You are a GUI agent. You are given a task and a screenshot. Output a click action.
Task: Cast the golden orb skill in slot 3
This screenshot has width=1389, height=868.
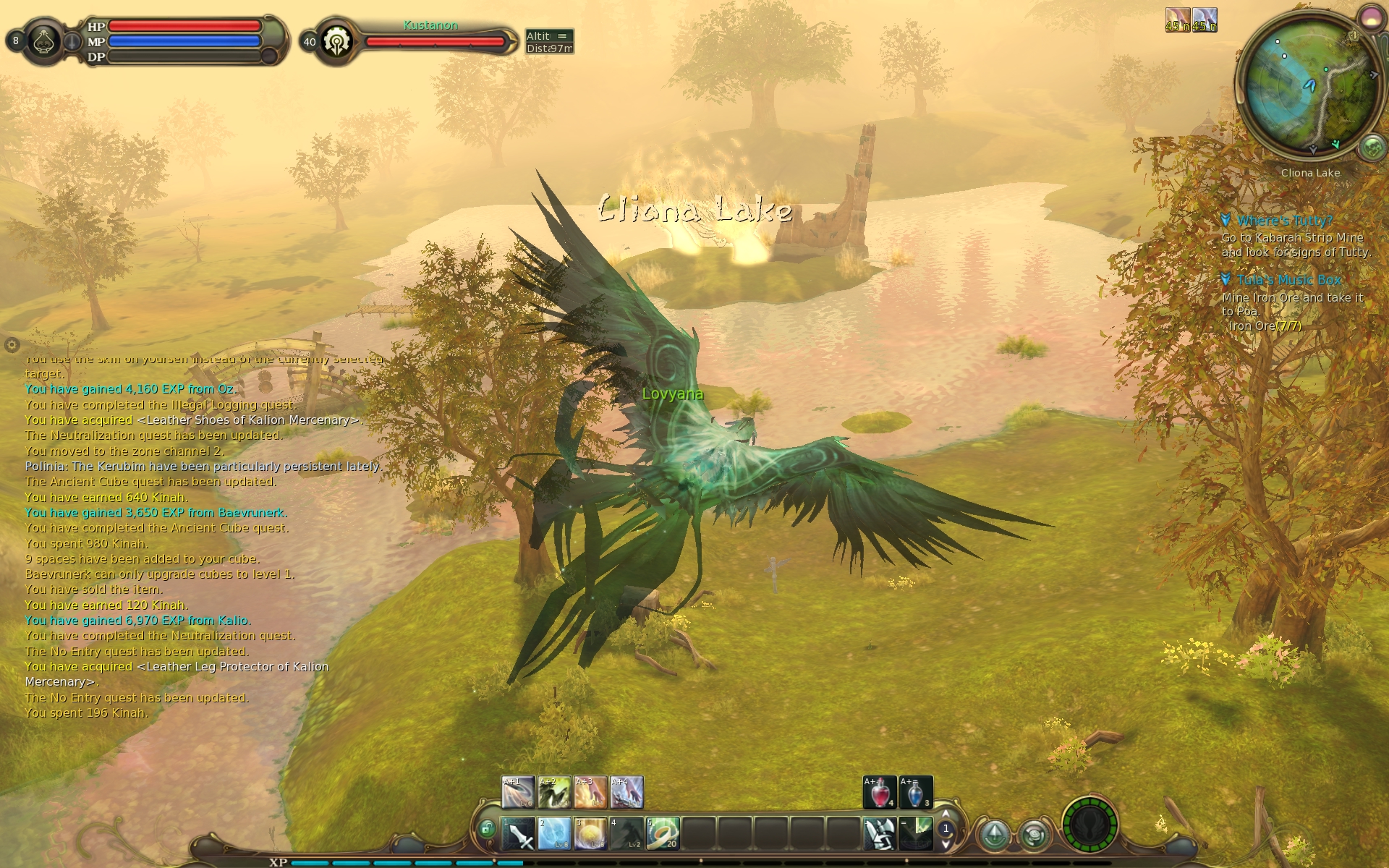tap(591, 834)
